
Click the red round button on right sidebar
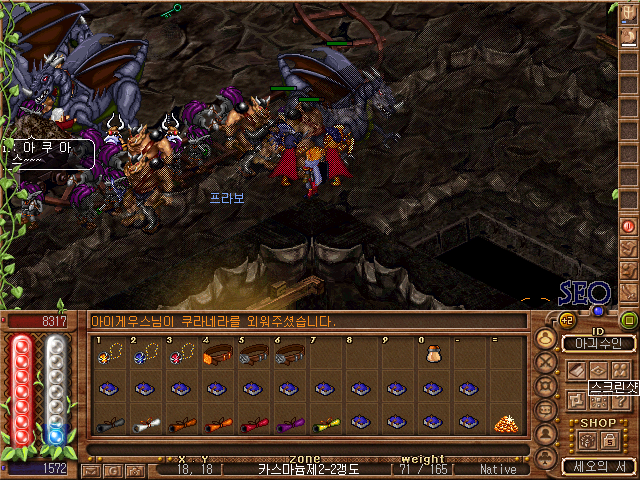[x=629, y=226]
